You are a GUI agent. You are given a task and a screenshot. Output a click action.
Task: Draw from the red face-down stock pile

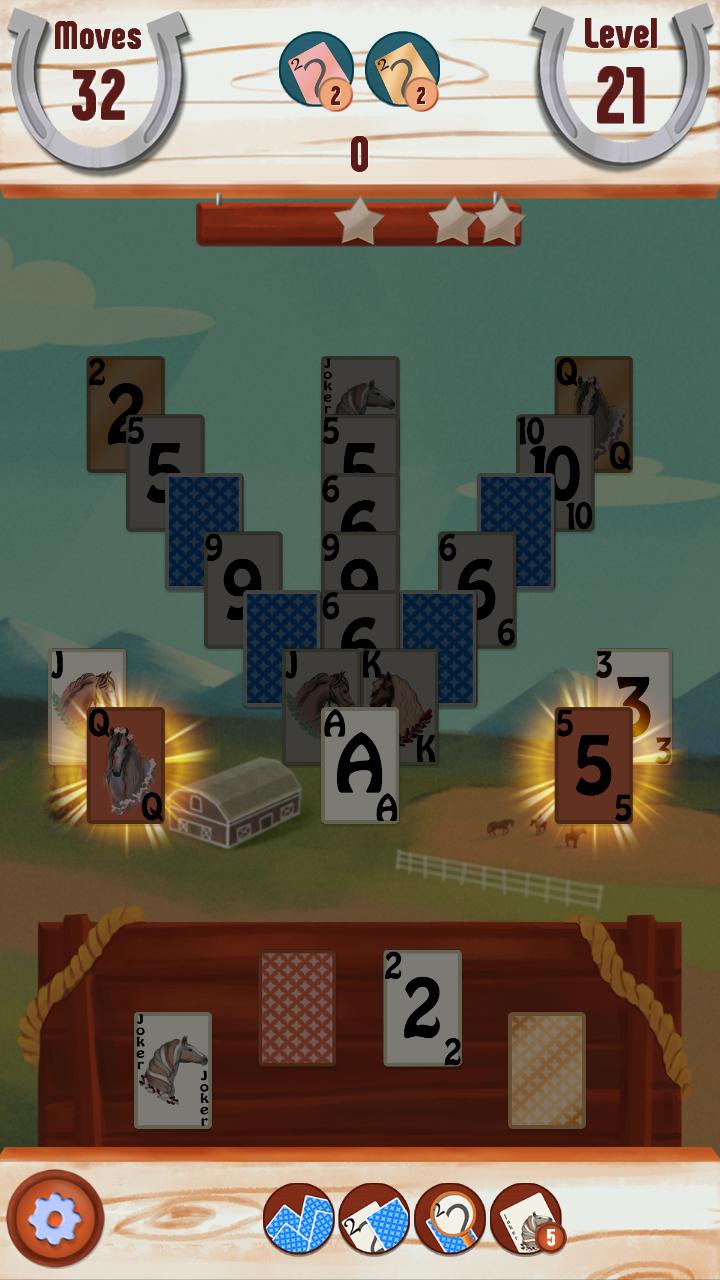click(297, 1007)
